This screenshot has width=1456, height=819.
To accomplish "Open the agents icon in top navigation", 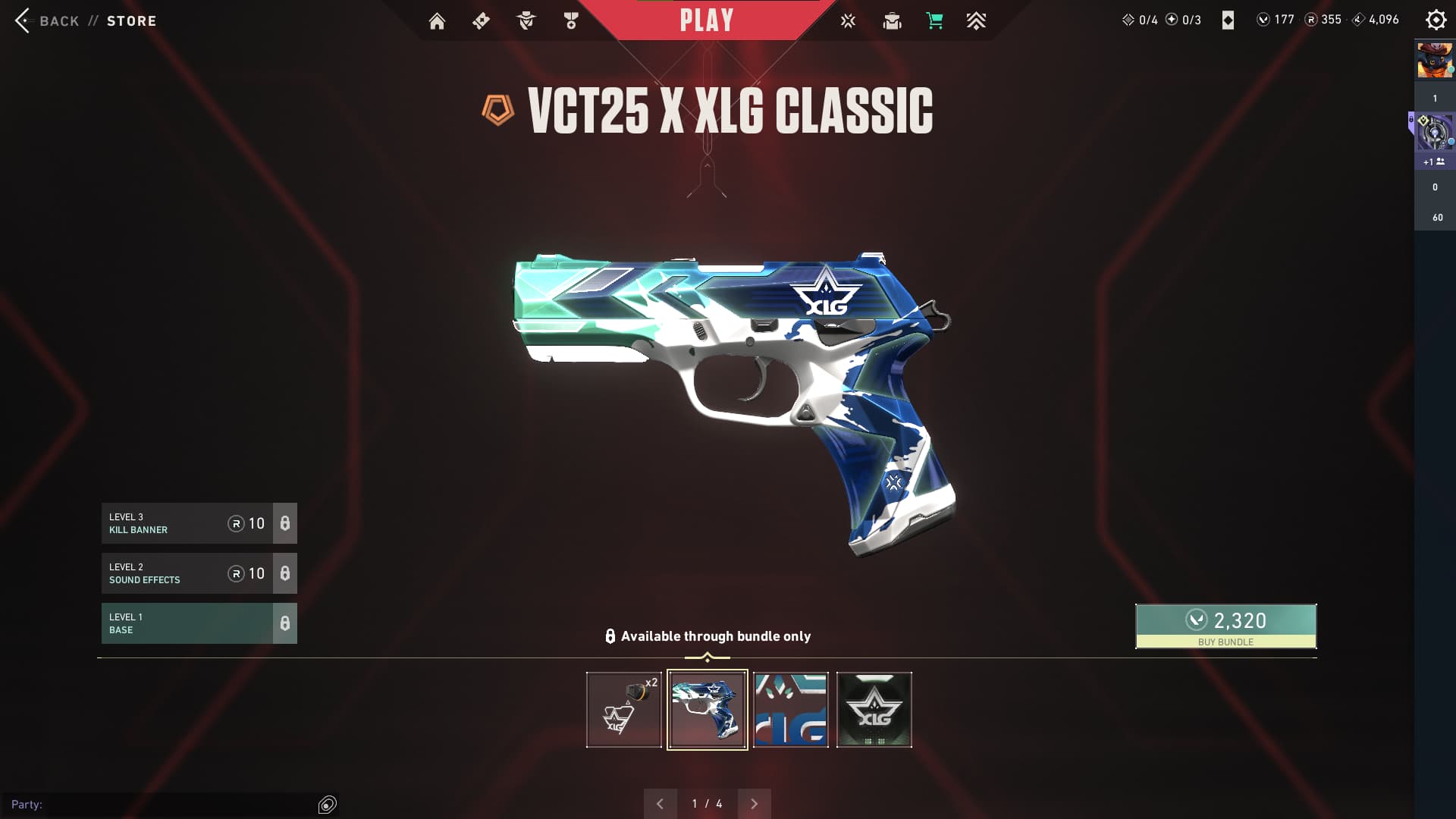I will tap(526, 21).
